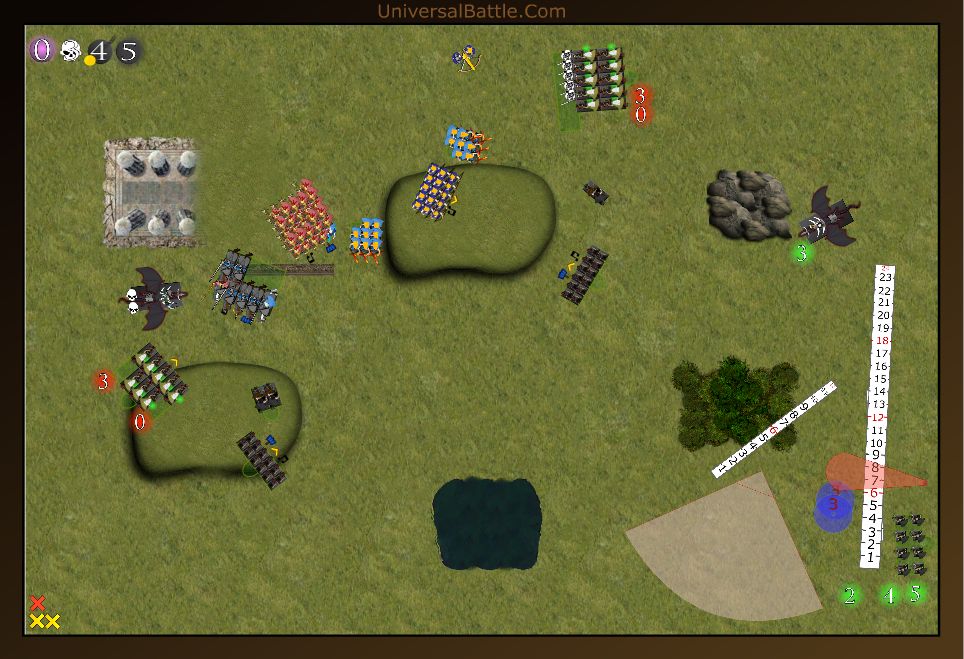
Task: Pick the green 2 token
Action: pos(850,596)
